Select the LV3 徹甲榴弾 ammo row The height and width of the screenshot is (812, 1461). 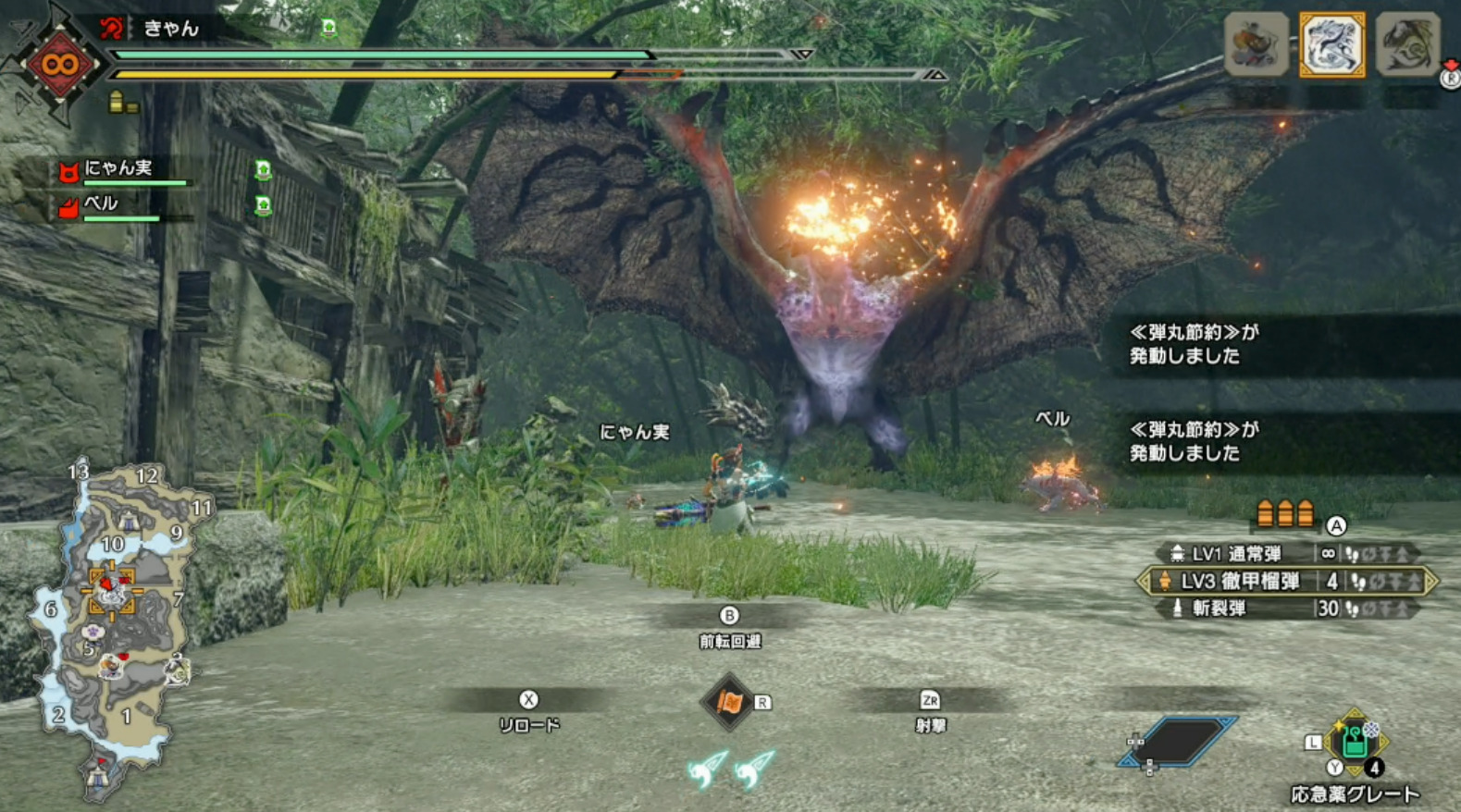tap(1286, 582)
